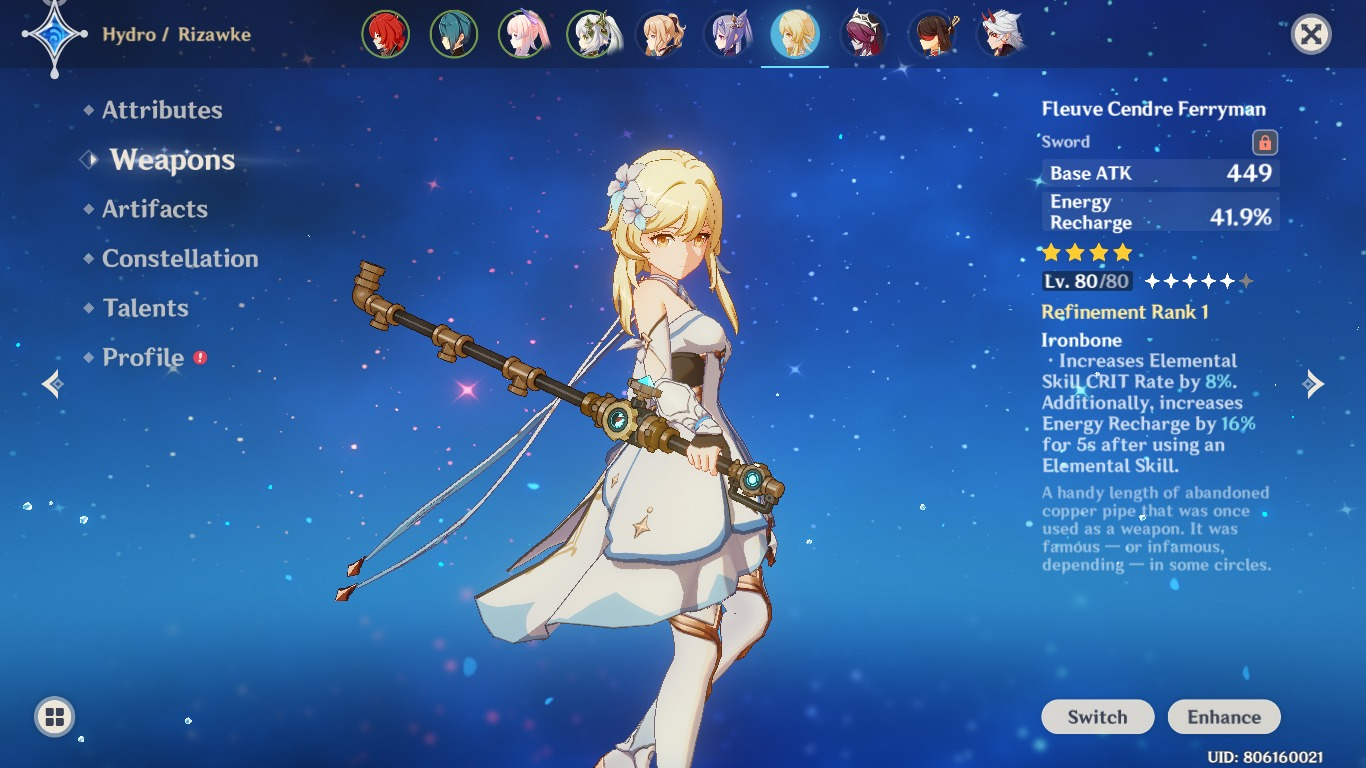The width and height of the screenshot is (1366, 768).
Task: Open the Attributes section
Action: (x=162, y=110)
